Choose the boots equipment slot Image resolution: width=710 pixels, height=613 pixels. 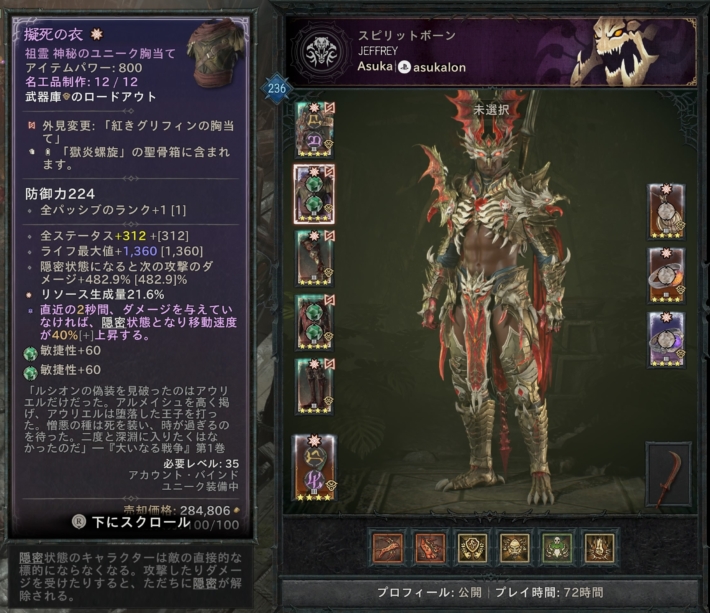point(314,386)
